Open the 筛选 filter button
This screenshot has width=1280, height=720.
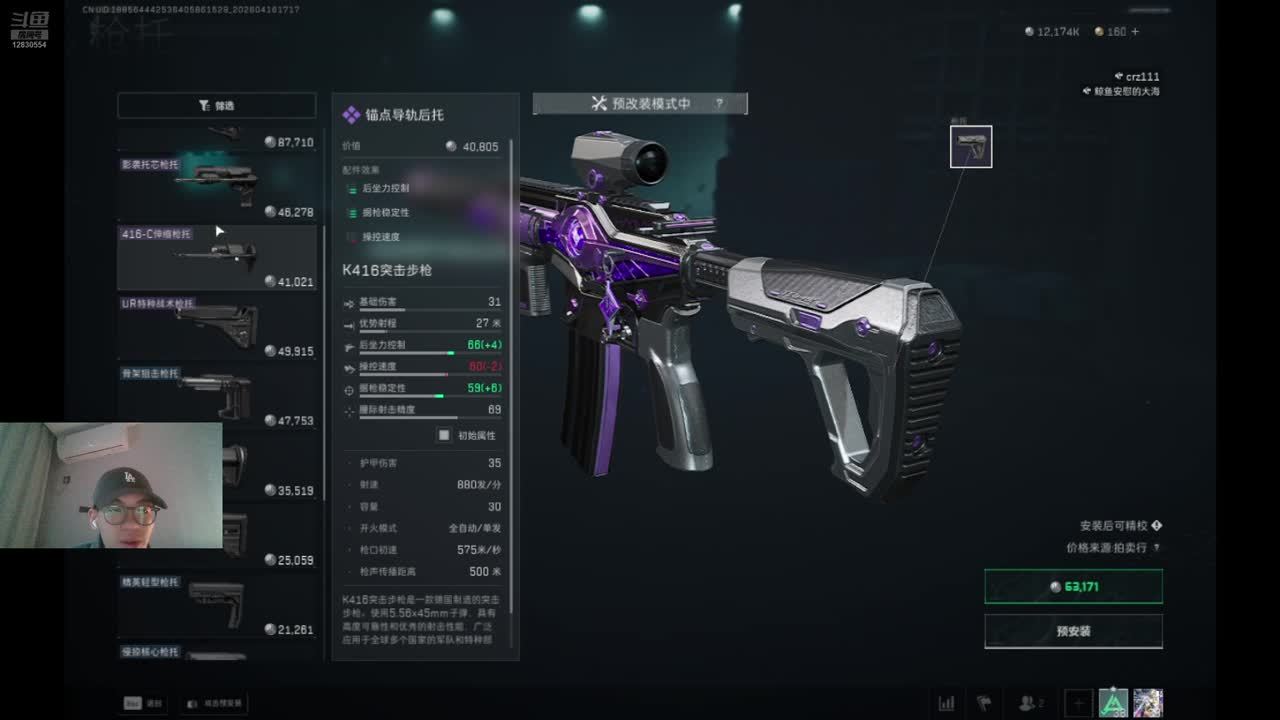pos(216,105)
